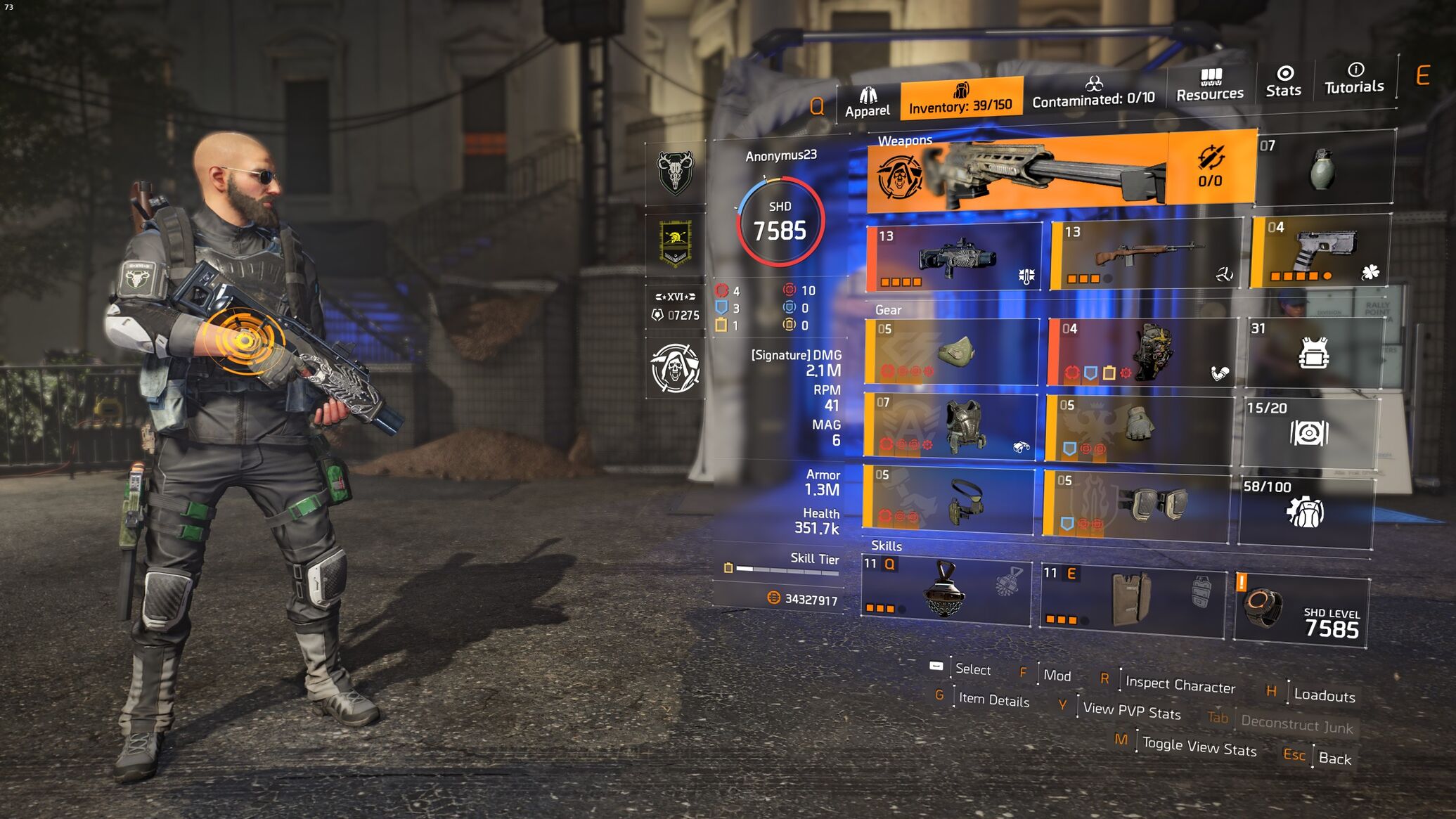Open the Tutorials tab
Viewport: 1456px width, 819px height.
pyautogui.click(x=1354, y=79)
